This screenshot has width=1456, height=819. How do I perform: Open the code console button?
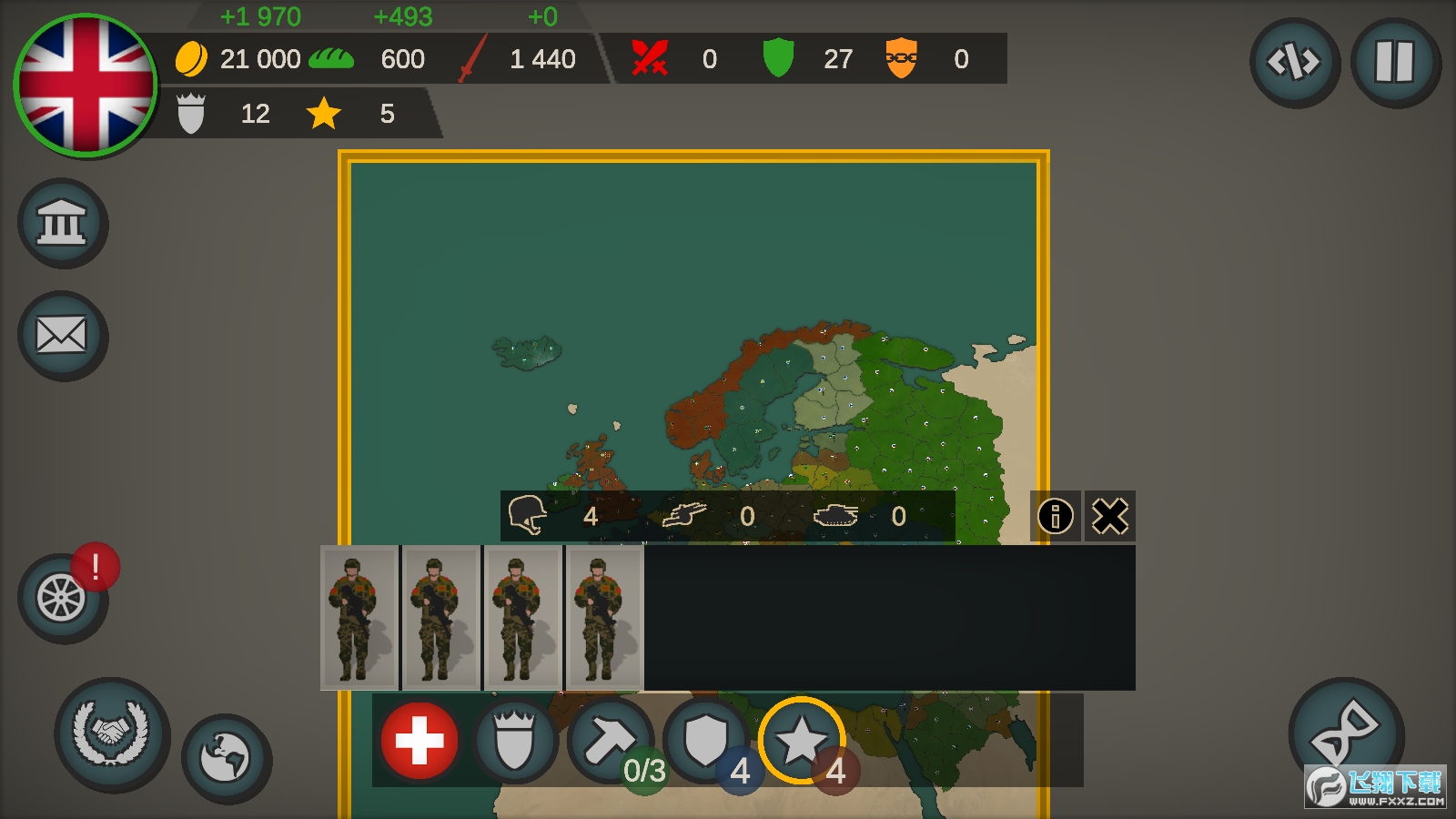[x=1294, y=63]
